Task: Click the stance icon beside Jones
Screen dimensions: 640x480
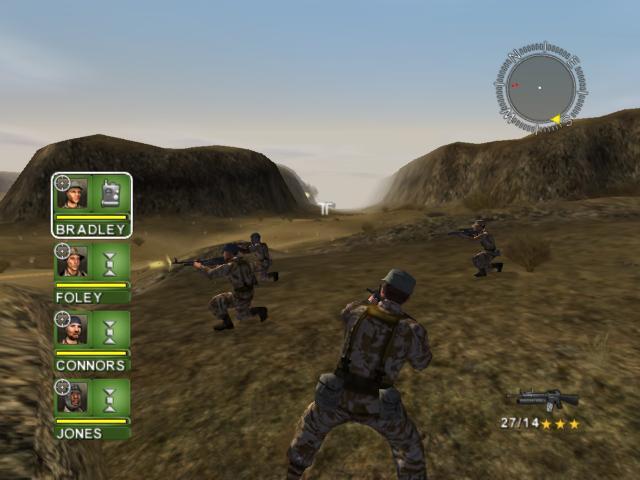Action: click(x=110, y=397)
